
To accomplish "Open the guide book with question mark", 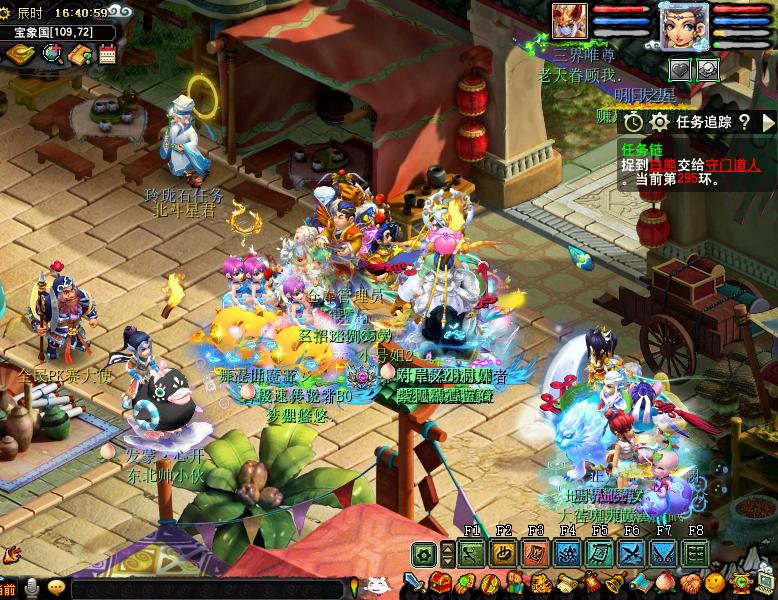I will coord(81,54).
